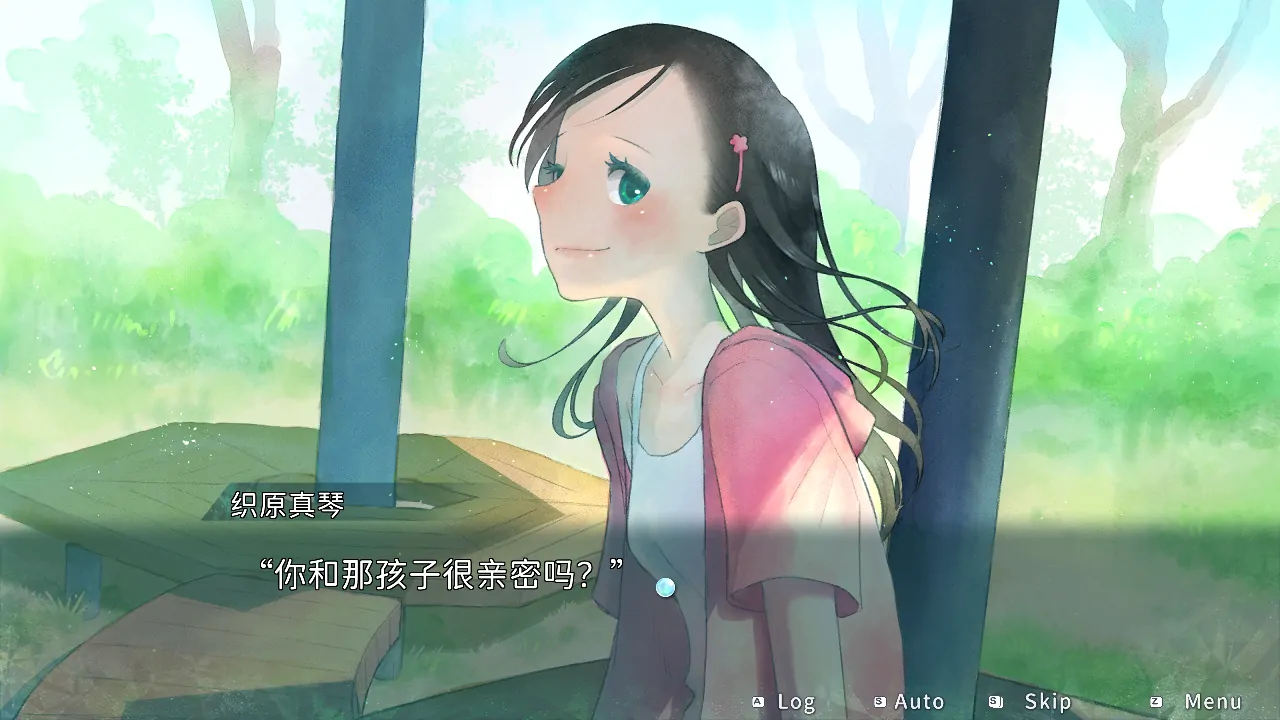Enable Auto text advance

tap(909, 702)
